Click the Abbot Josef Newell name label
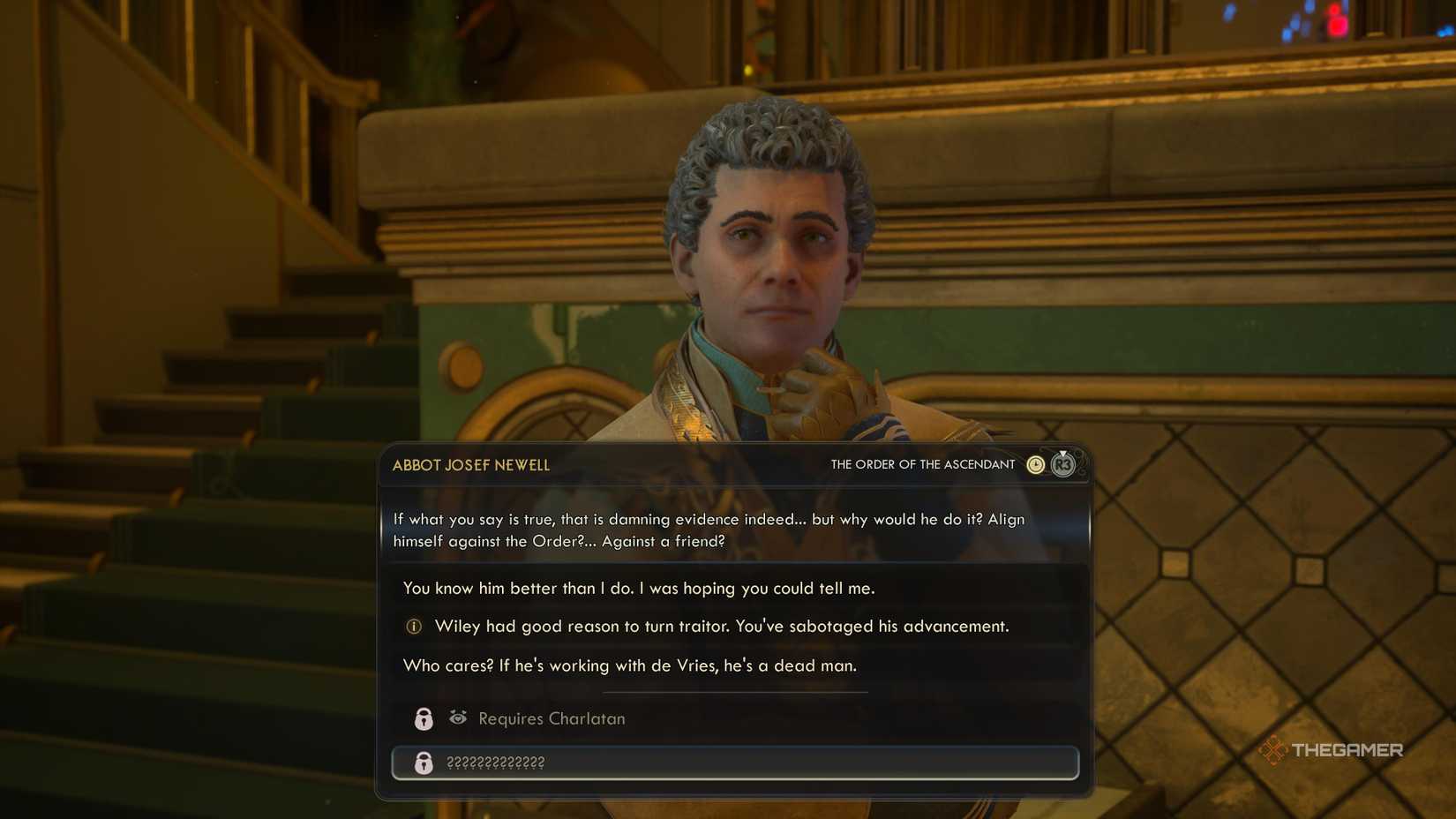The height and width of the screenshot is (819, 1456). (470, 465)
